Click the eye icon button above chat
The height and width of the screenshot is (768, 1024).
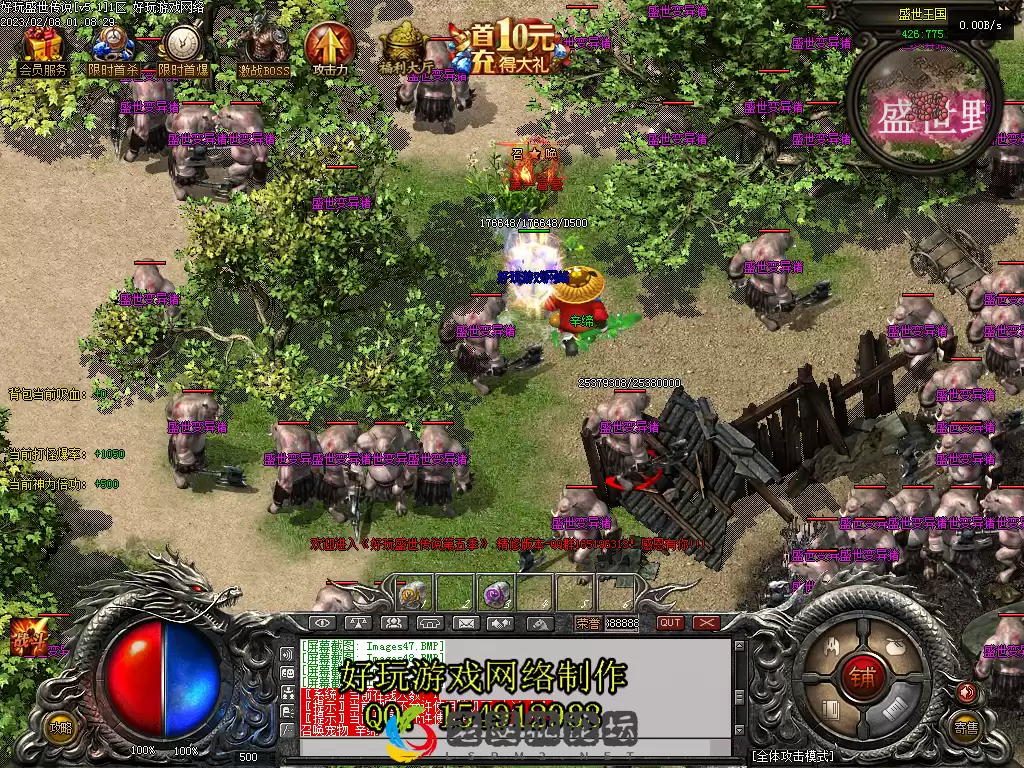320,623
